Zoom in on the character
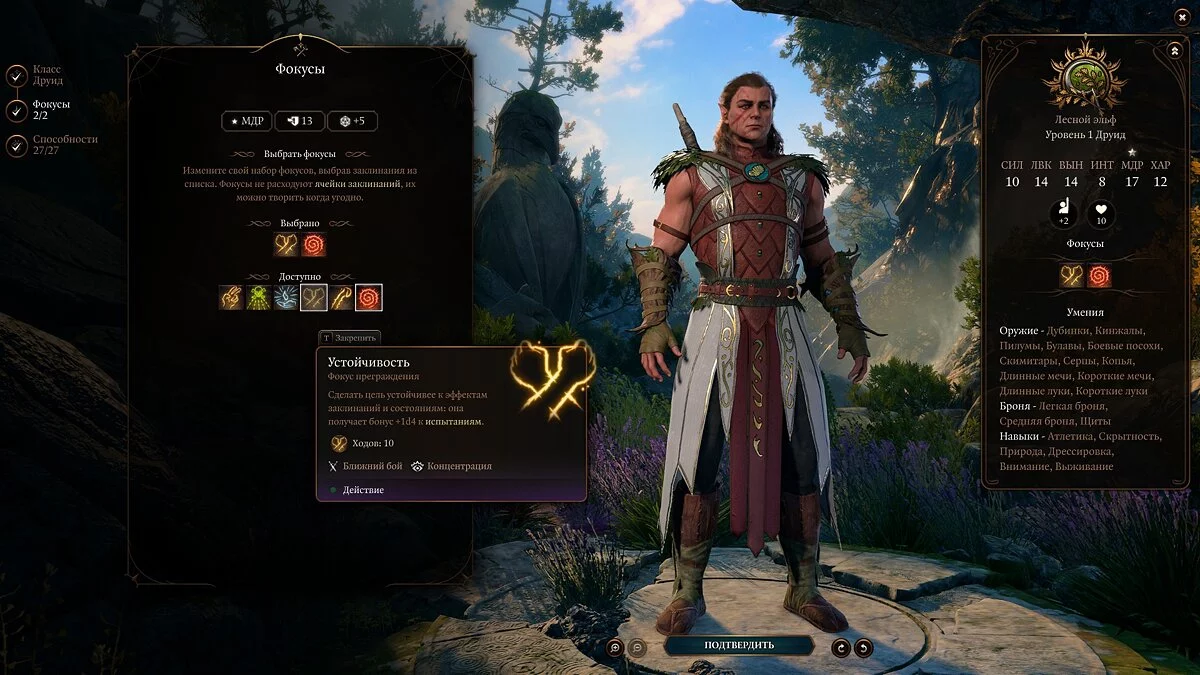The image size is (1200, 675). coord(615,647)
